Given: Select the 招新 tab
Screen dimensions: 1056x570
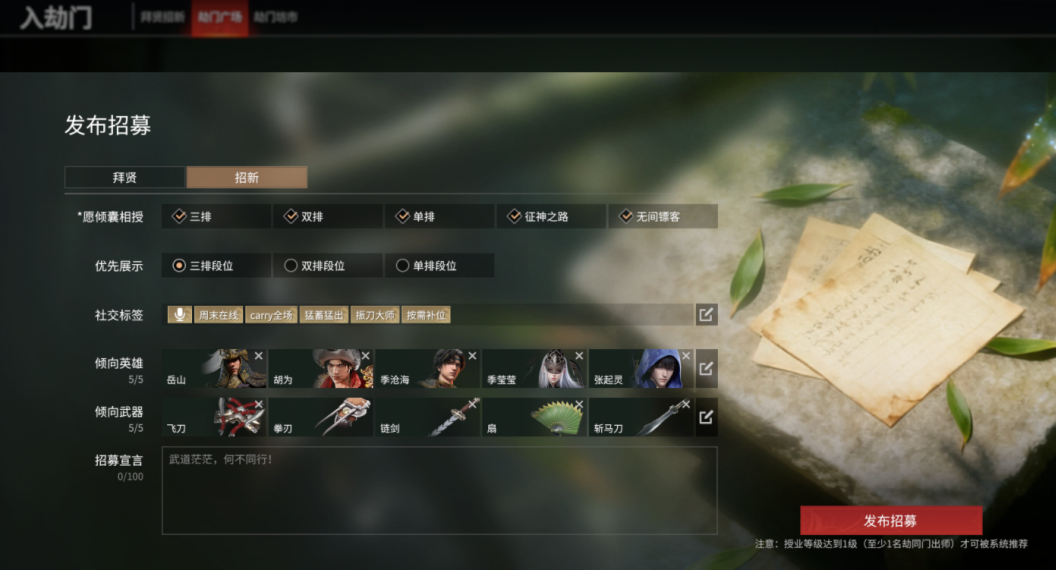Looking at the screenshot, I should pyautogui.click(x=246, y=178).
